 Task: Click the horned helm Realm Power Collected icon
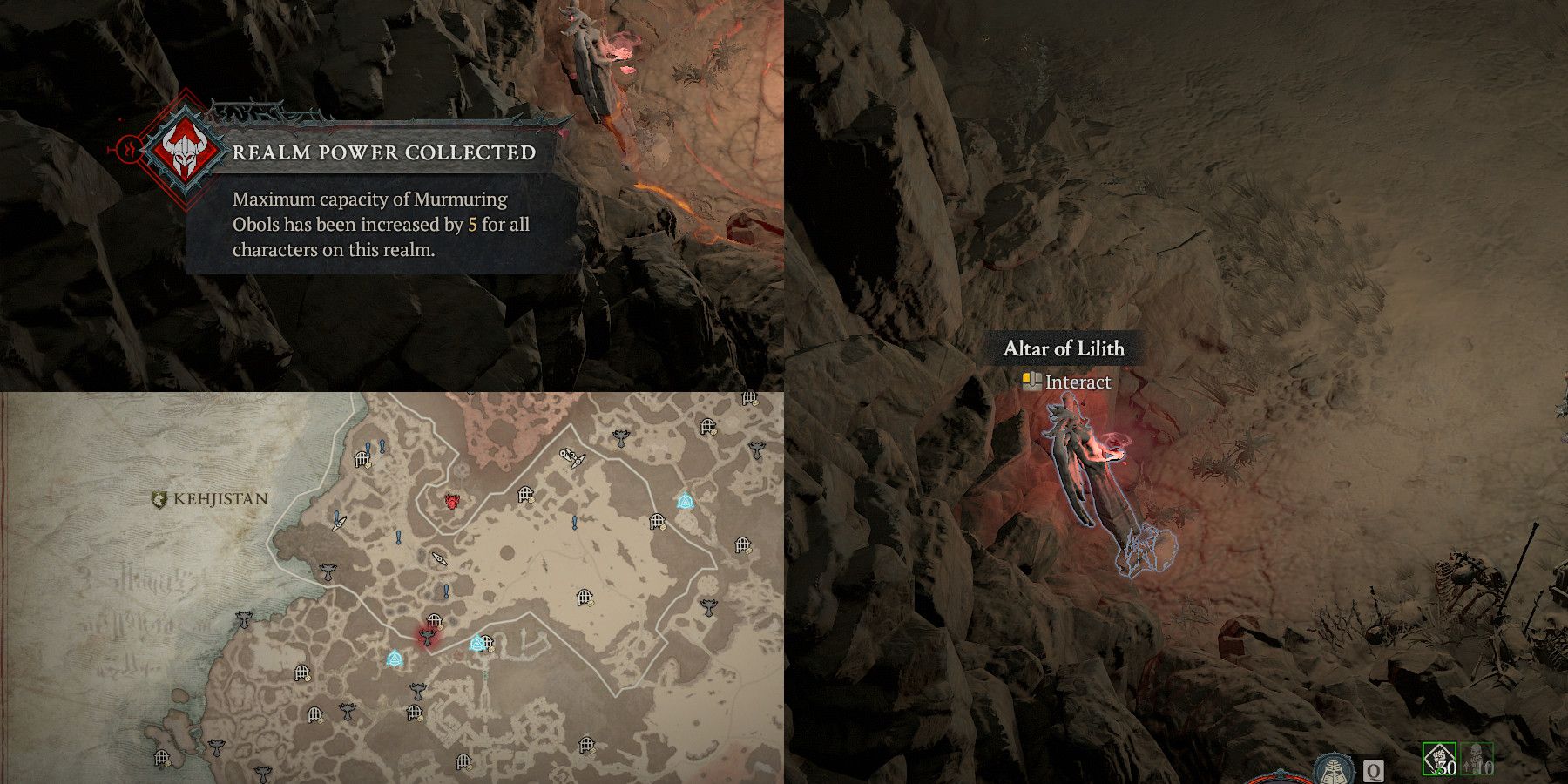pos(184,152)
